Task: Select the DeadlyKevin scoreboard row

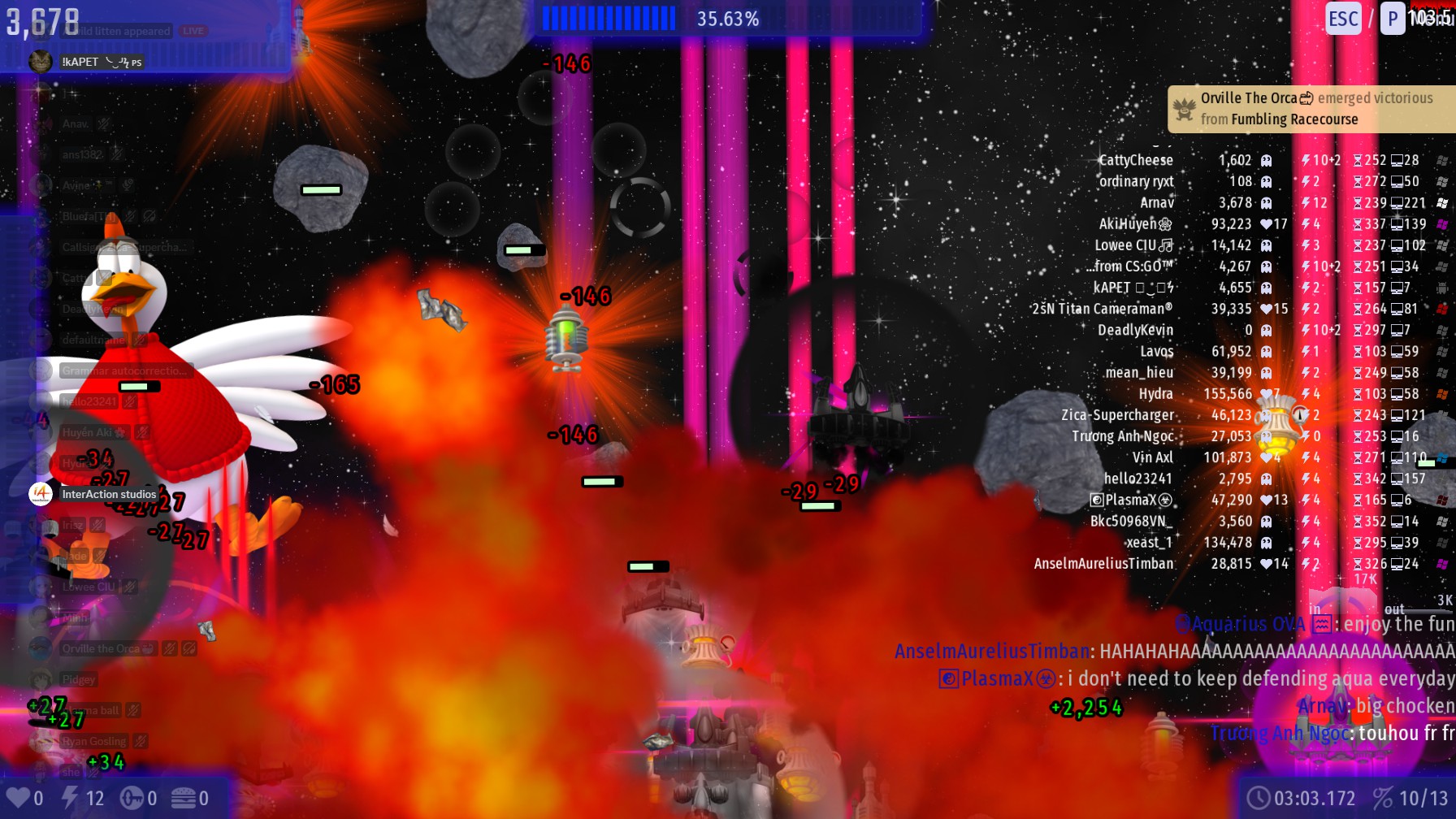Action: (x=1135, y=331)
